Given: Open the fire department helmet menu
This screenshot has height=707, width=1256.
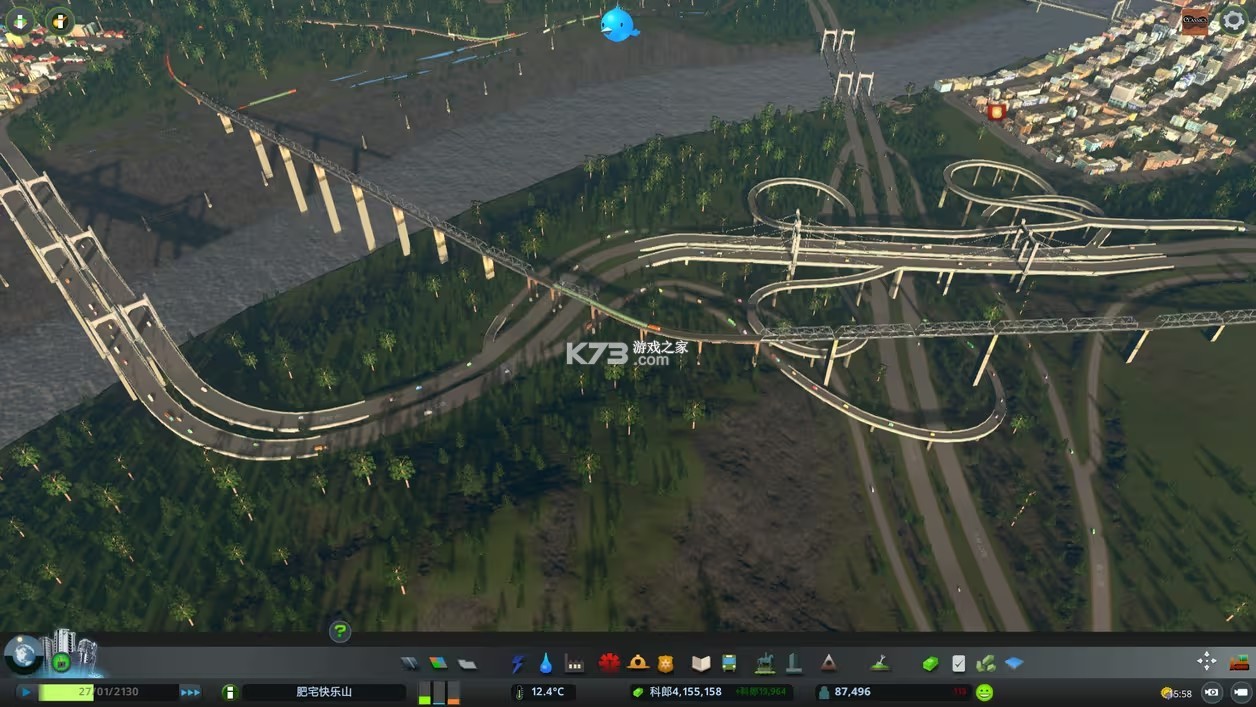Looking at the screenshot, I should [x=637, y=663].
